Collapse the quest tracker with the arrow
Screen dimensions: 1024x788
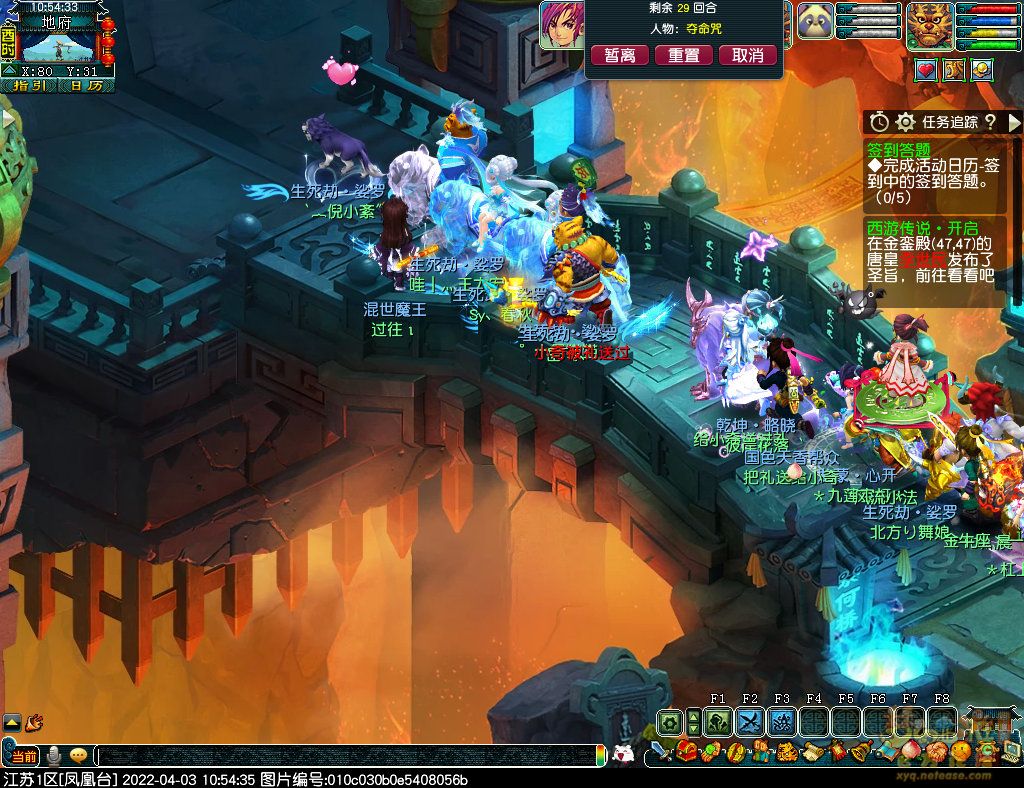tap(1012, 121)
